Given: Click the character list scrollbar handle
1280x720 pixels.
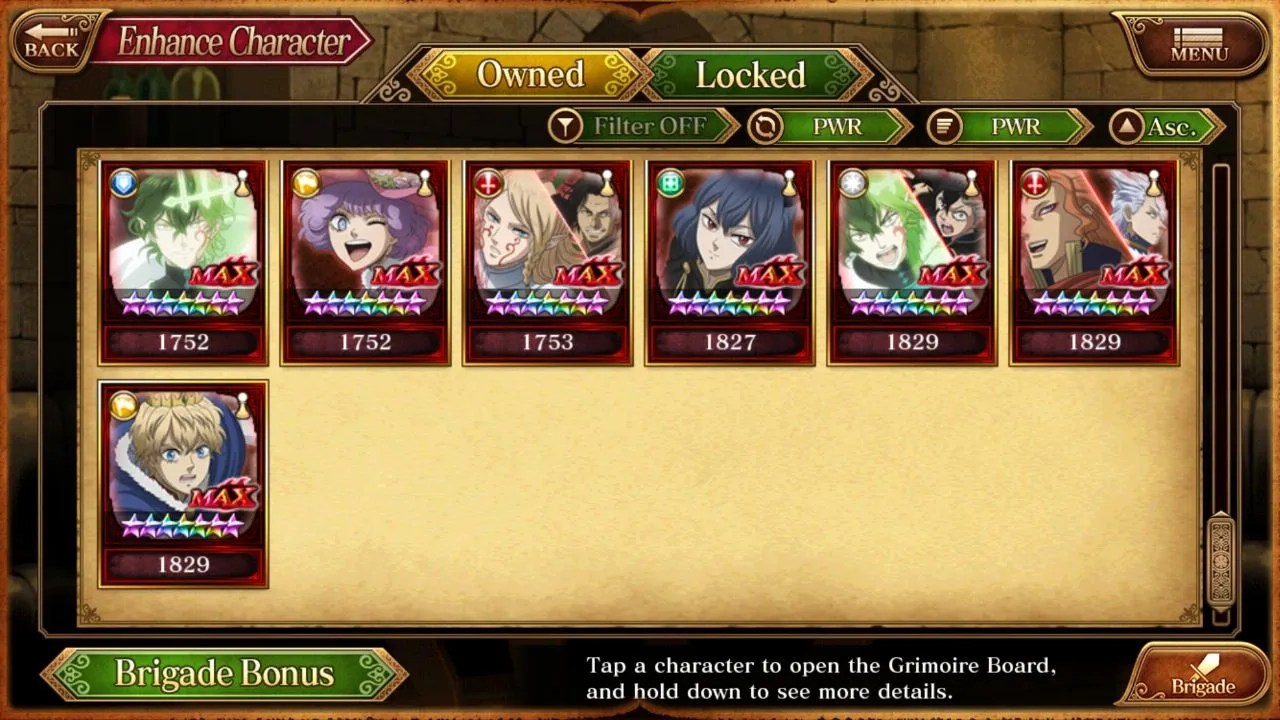Looking at the screenshot, I should [x=1221, y=561].
